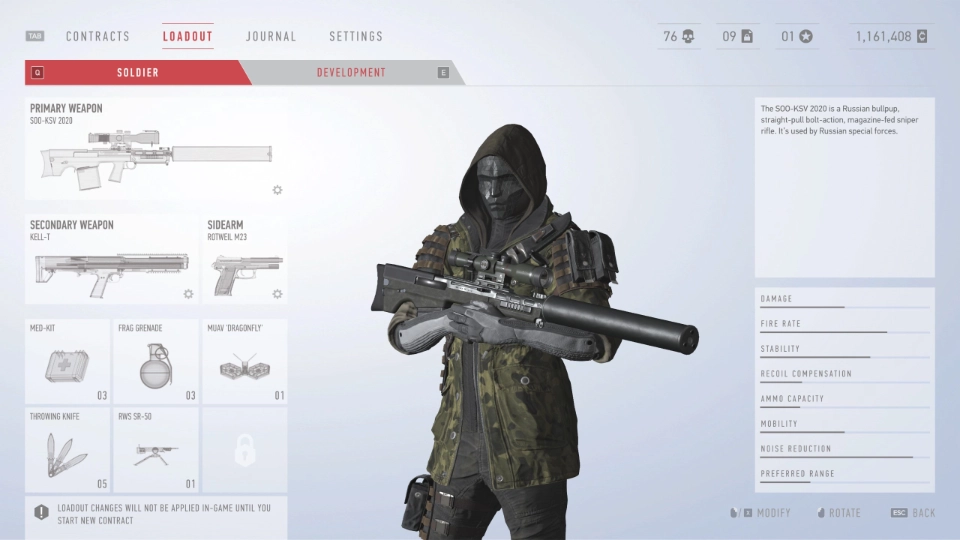Choose the MUAV 'Dragonfly' drone slot
Image resolution: width=960 pixels, height=540 pixels.
[x=244, y=362]
